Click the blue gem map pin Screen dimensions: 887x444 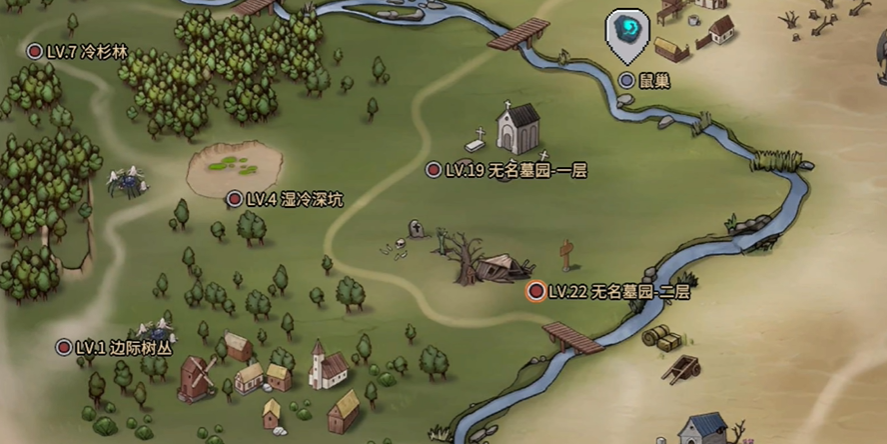pyautogui.click(x=627, y=31)
